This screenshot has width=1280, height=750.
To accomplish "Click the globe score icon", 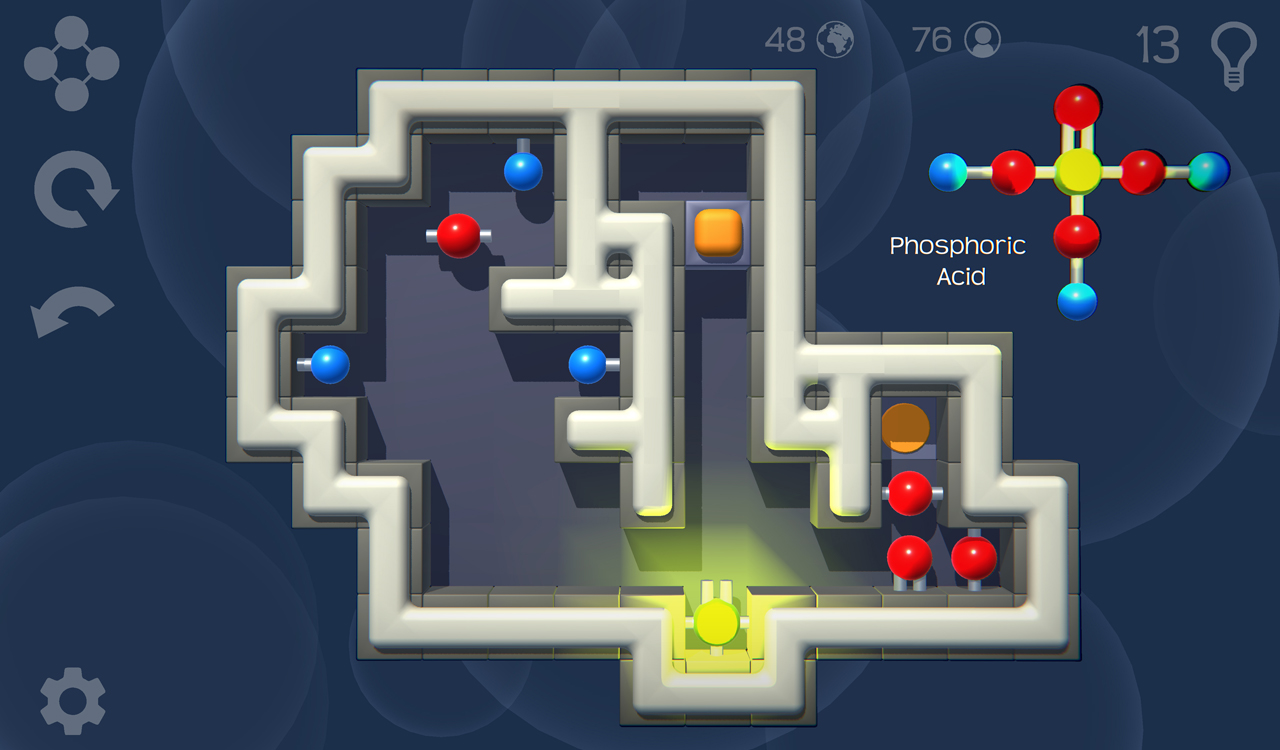I will click(833, 40).
